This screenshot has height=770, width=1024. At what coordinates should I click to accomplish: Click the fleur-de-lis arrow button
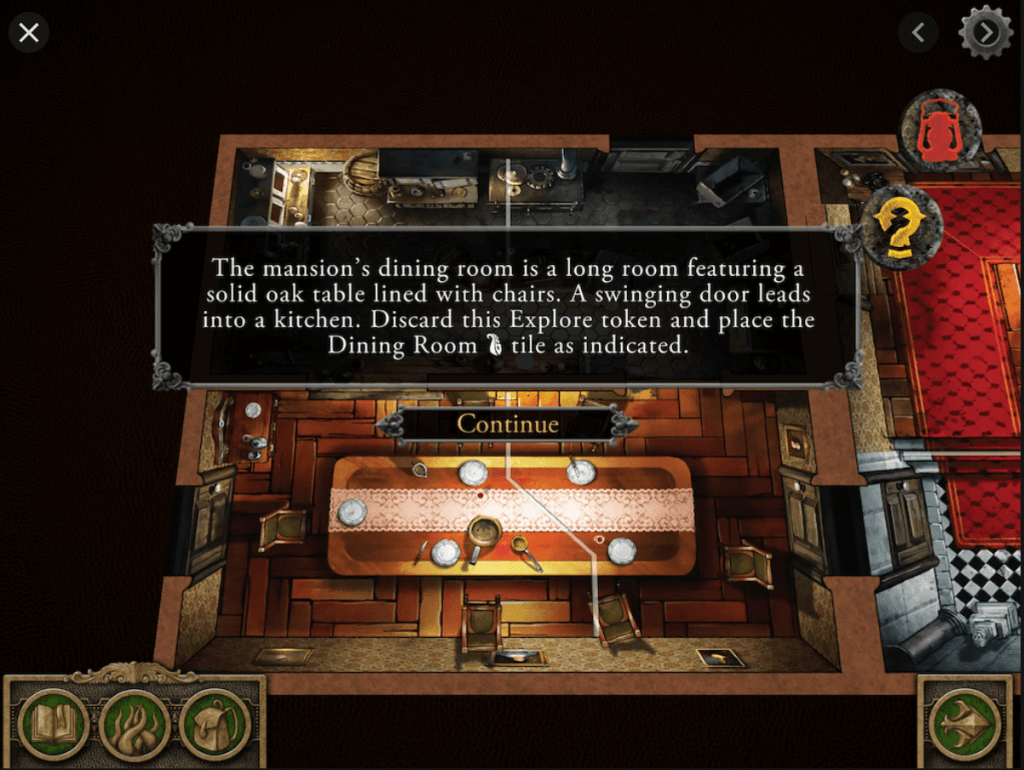pyautogui.click(x=964, y=724)
